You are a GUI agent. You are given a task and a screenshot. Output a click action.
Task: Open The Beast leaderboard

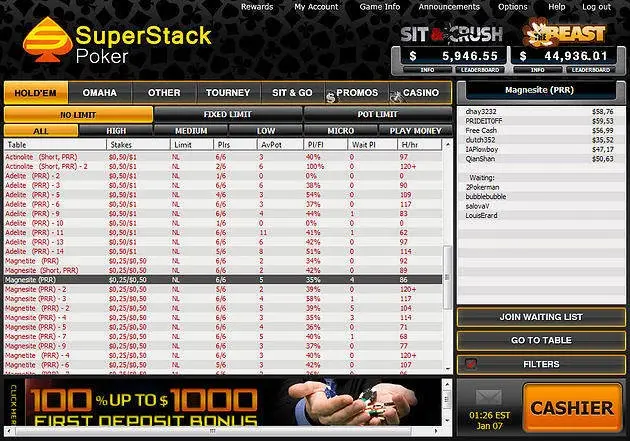[x=589, y=71]
